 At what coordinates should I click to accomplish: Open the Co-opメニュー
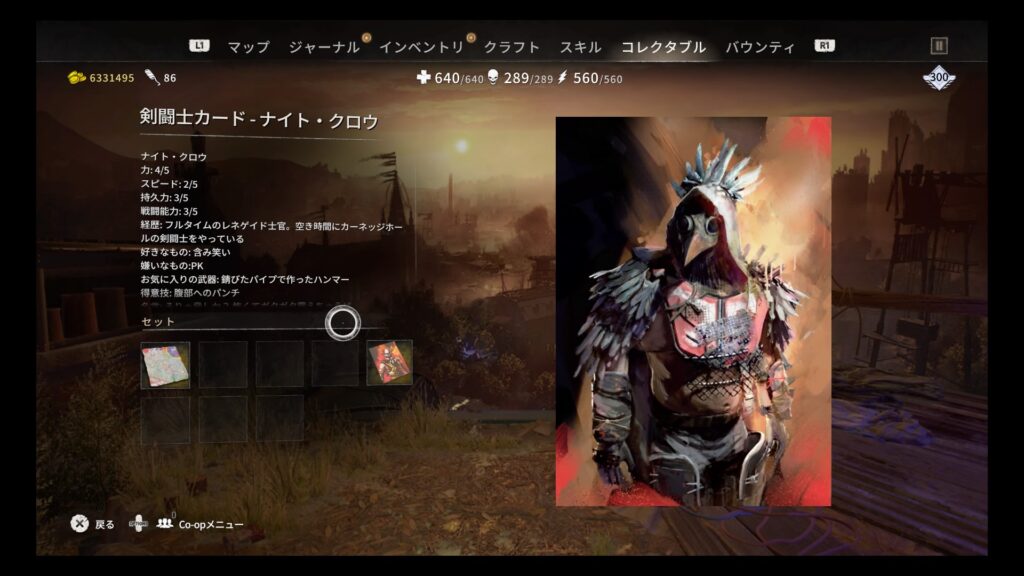(210, 524)
